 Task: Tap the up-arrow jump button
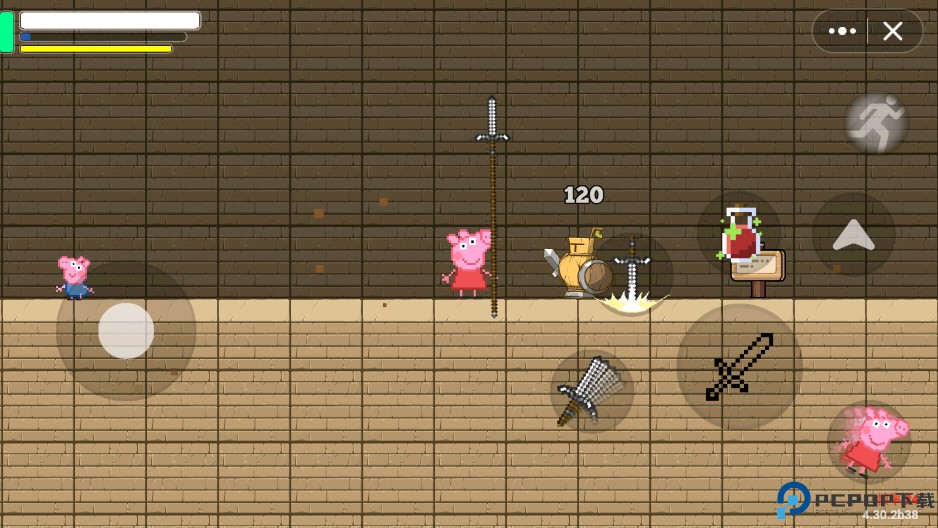click(853, 234)
